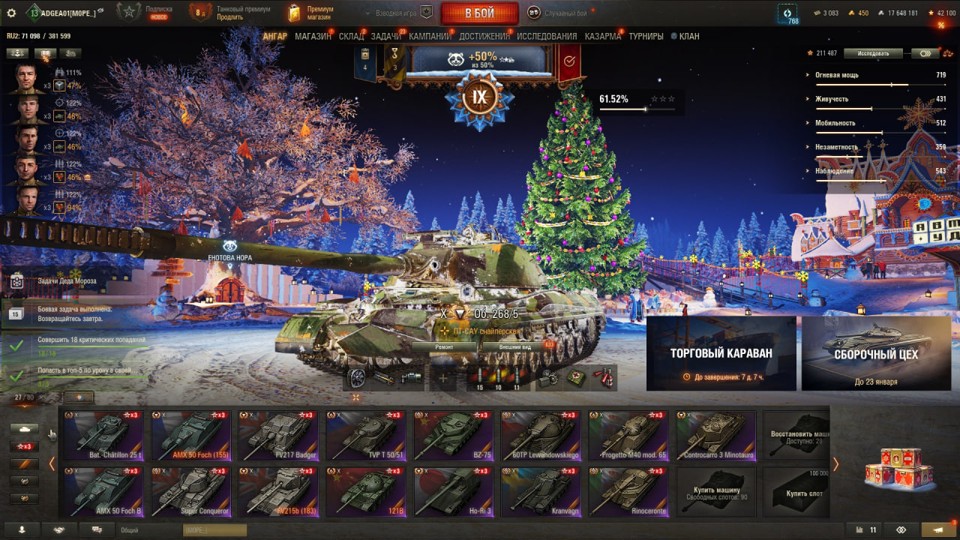Click the Исследовать research button
The width and height of the screenshot is (960, 540).
point(873,53)
